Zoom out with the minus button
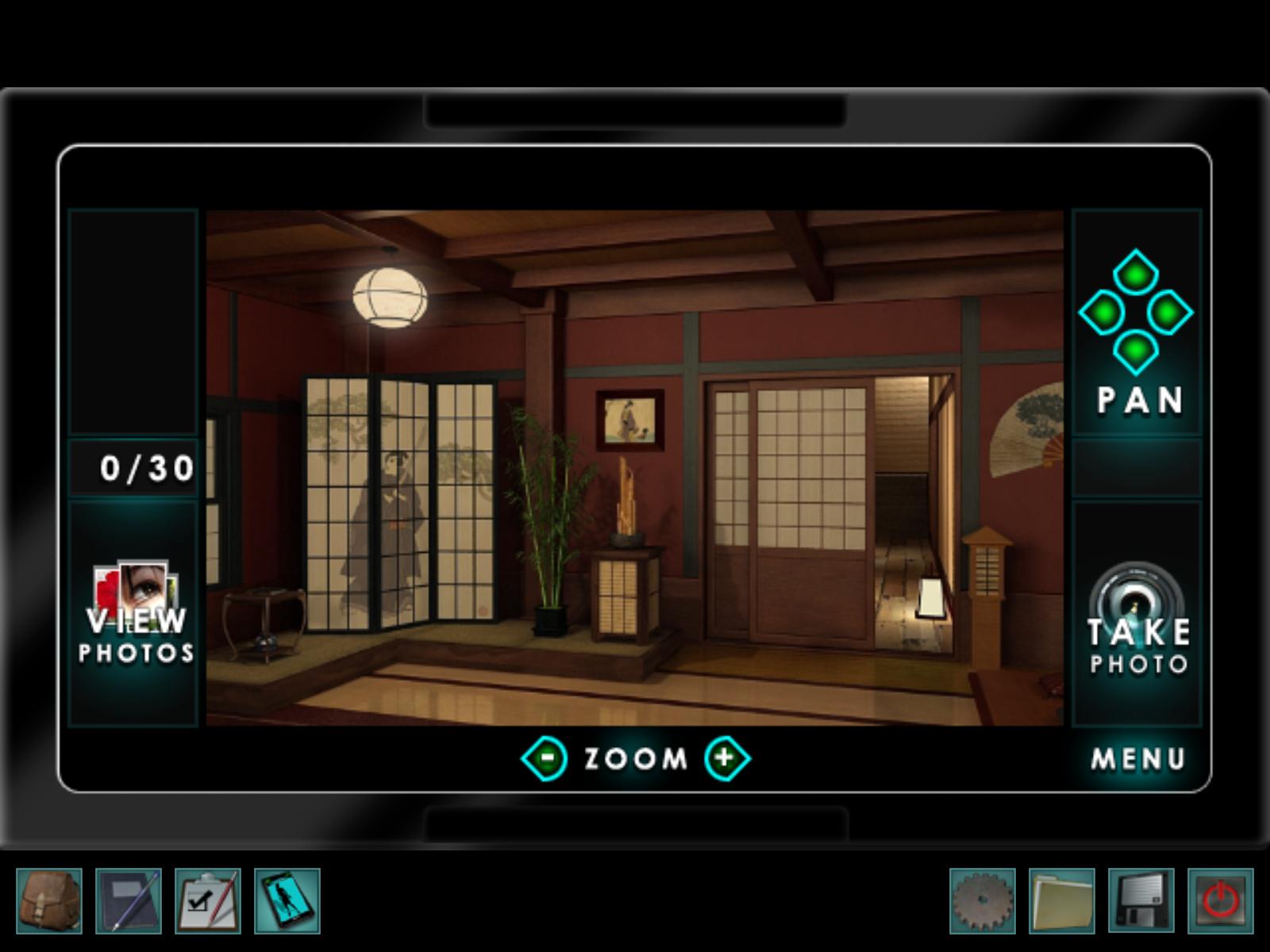1270x952 pixels. click(545, 758)
